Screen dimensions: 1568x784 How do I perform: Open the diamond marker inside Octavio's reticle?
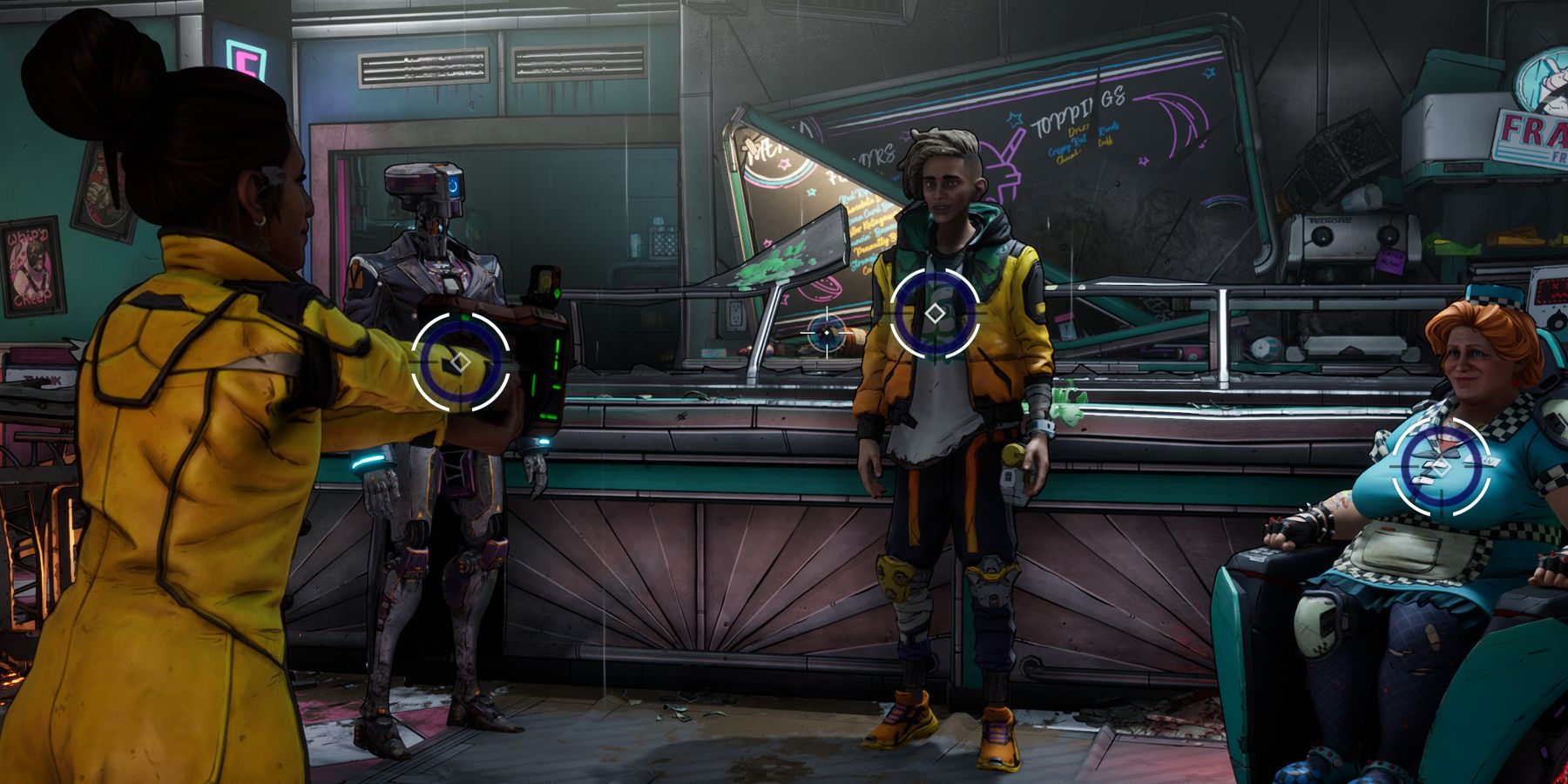coord(934,312)
